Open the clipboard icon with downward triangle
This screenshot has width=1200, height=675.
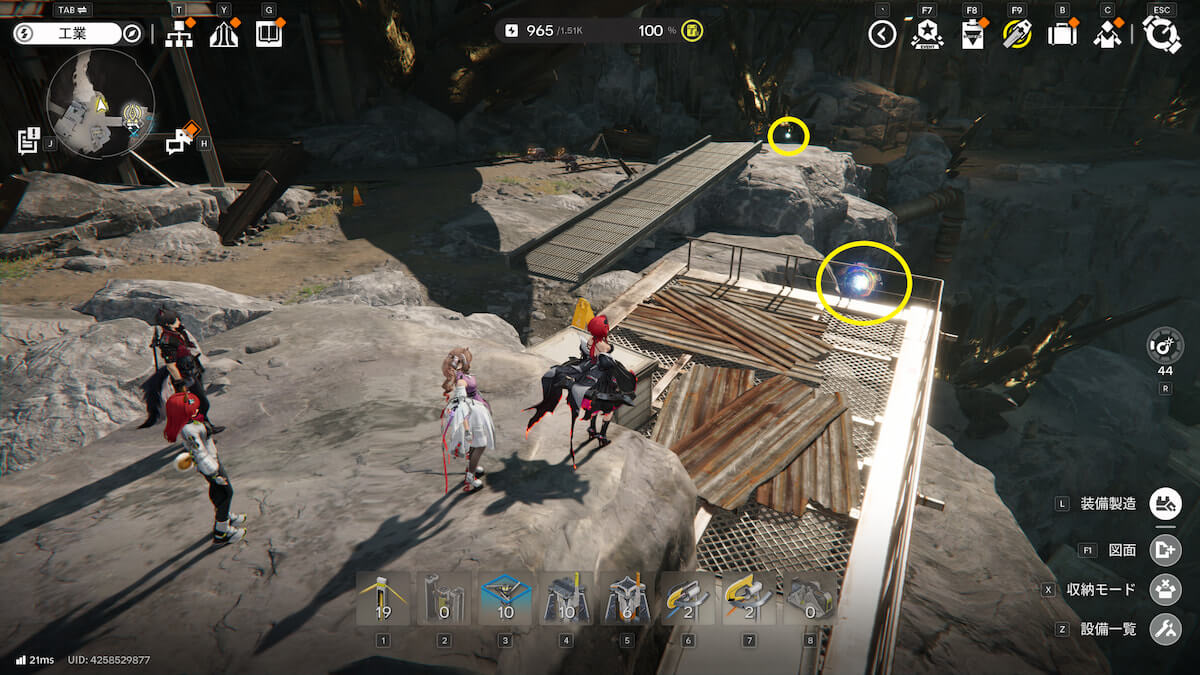click(971, 35)
